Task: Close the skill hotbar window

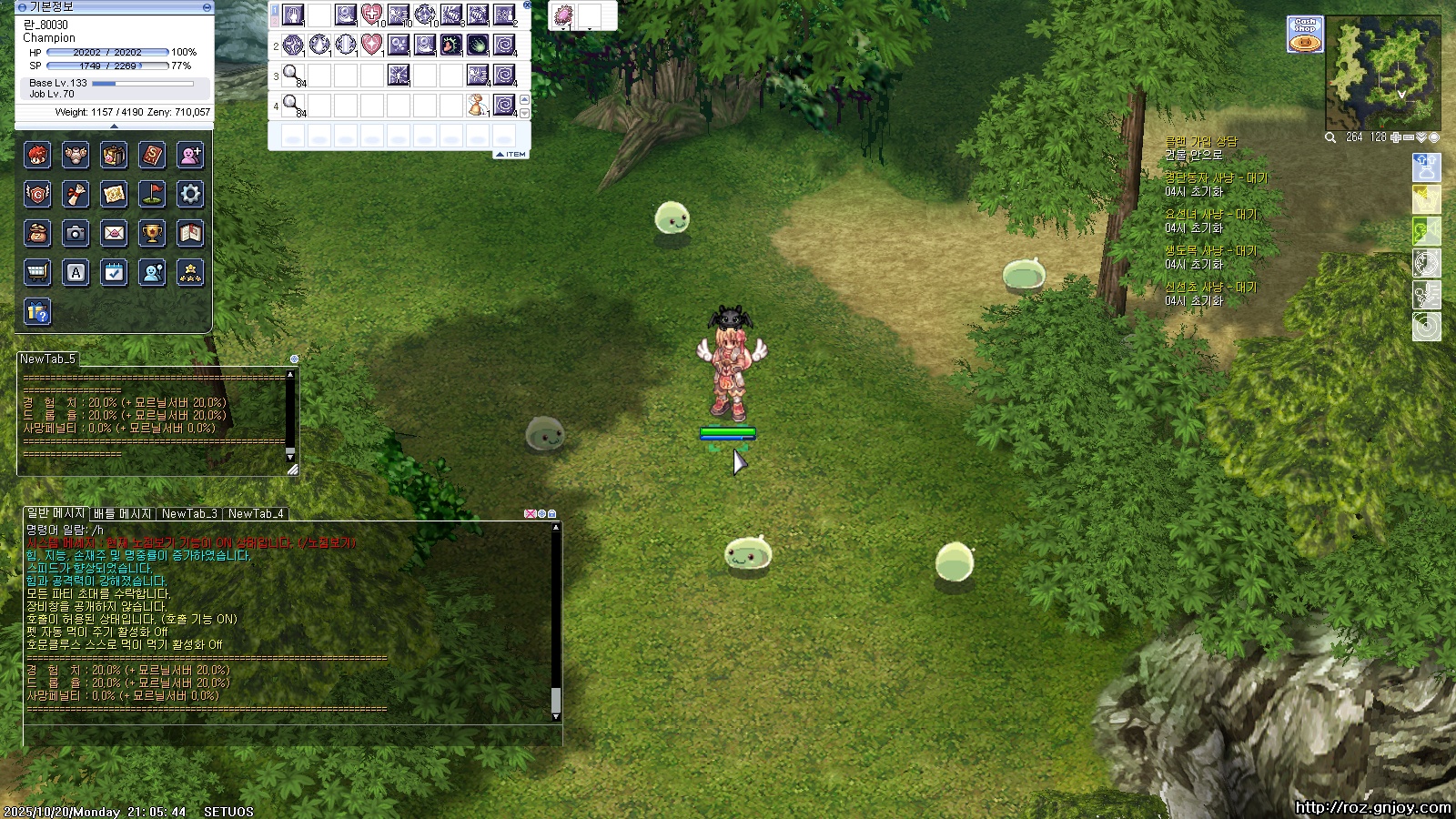Action: 528,5
